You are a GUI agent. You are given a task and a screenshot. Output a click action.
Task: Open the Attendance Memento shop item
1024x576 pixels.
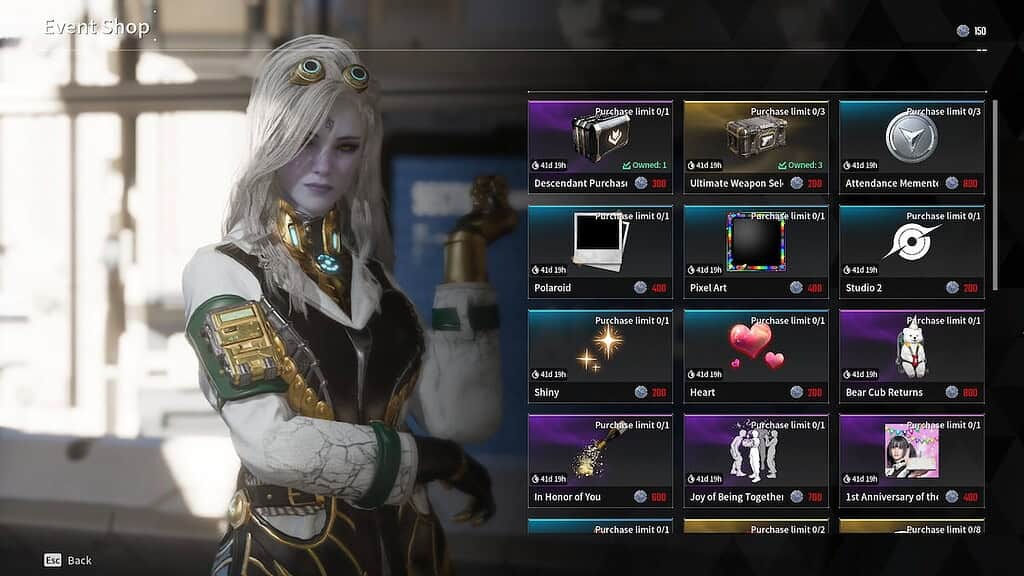coord(911,147)
